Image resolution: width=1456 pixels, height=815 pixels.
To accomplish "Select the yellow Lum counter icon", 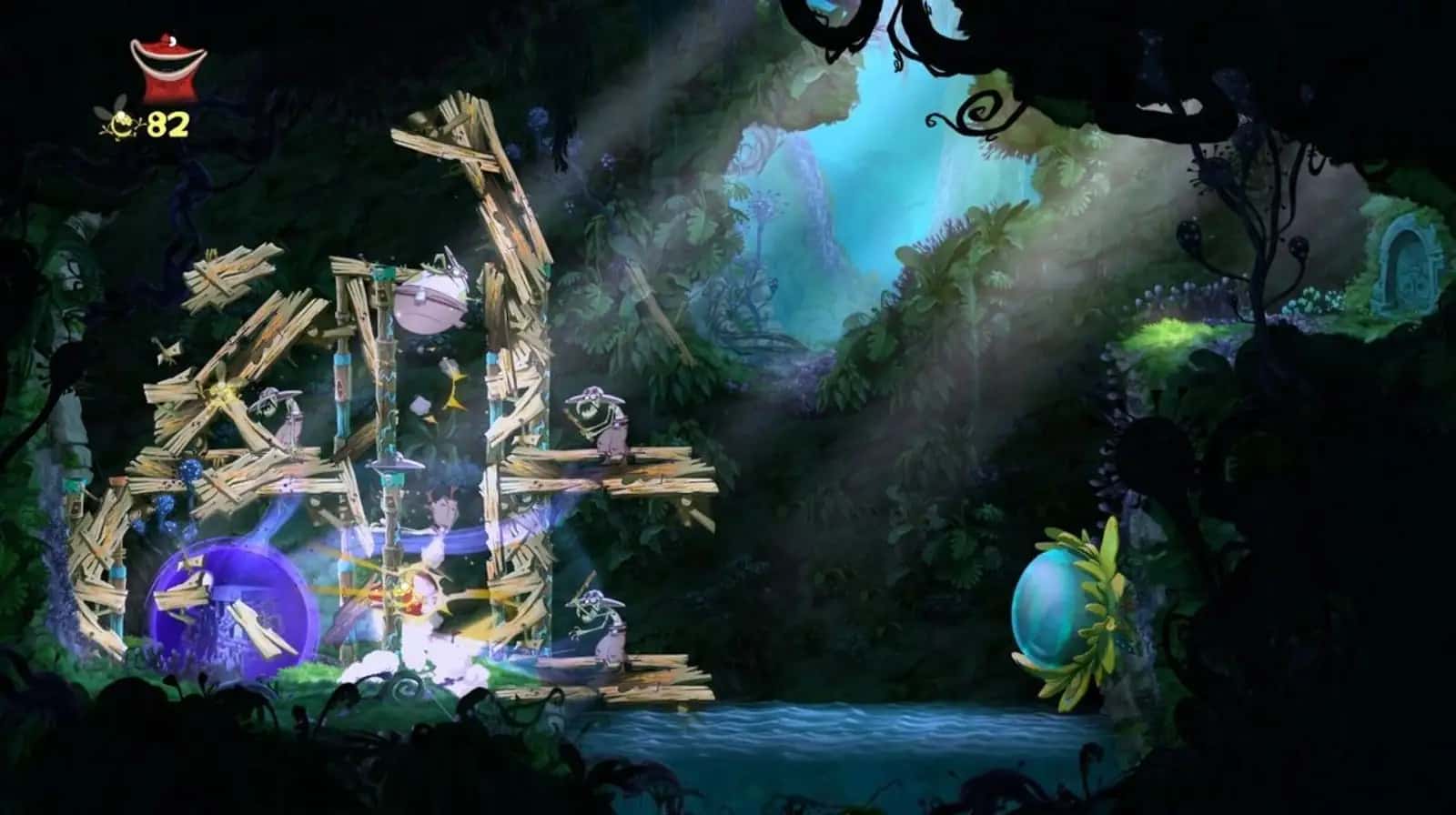I will 121,121.
